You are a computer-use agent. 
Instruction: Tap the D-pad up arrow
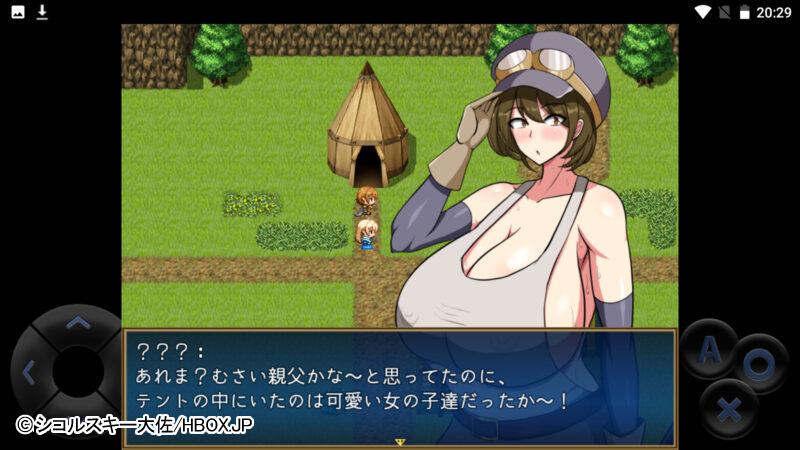(77, 324)
